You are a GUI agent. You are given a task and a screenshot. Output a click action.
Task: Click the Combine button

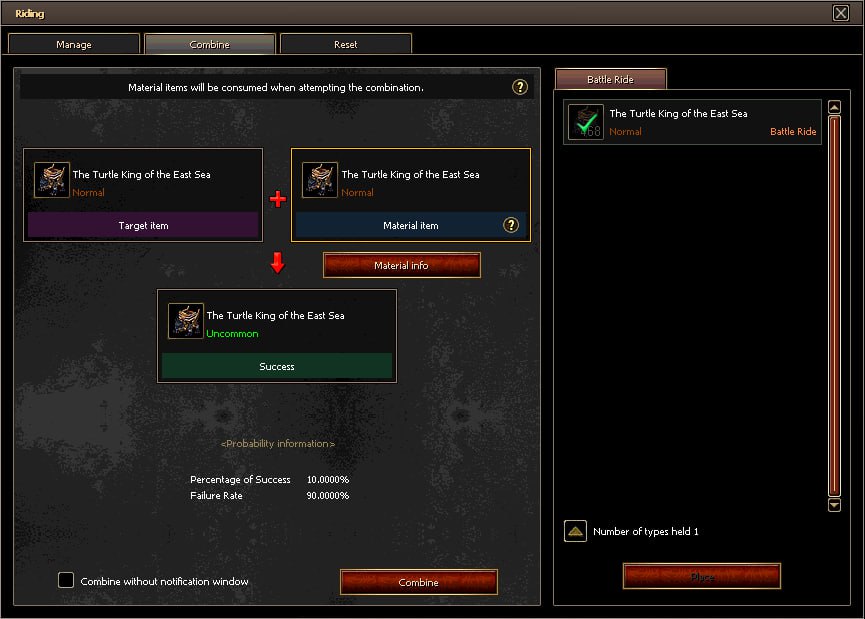point(418,582)
